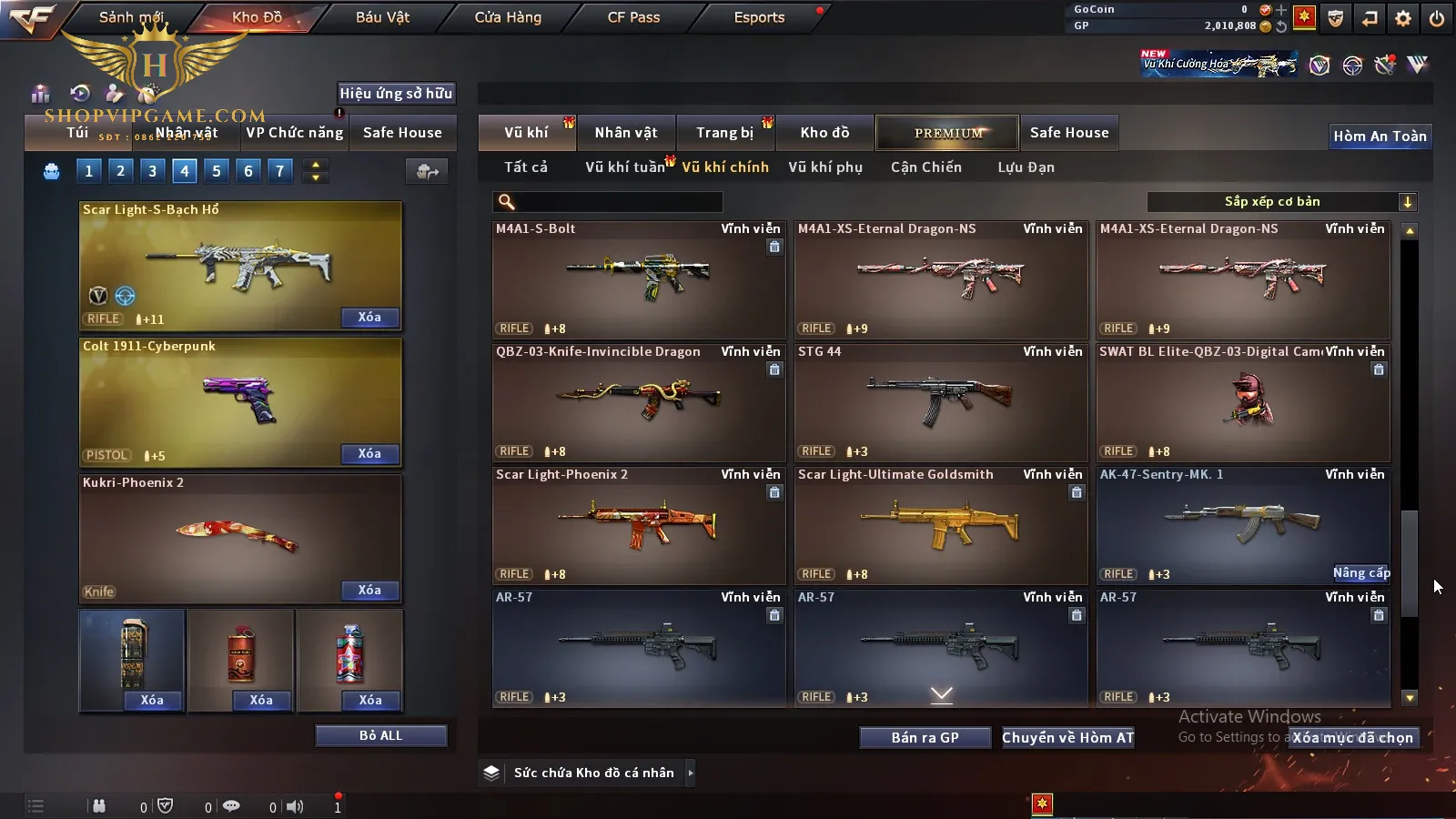The image size is (1456, 819).
Task: Open the gear settings icon
Action: 1403,18
